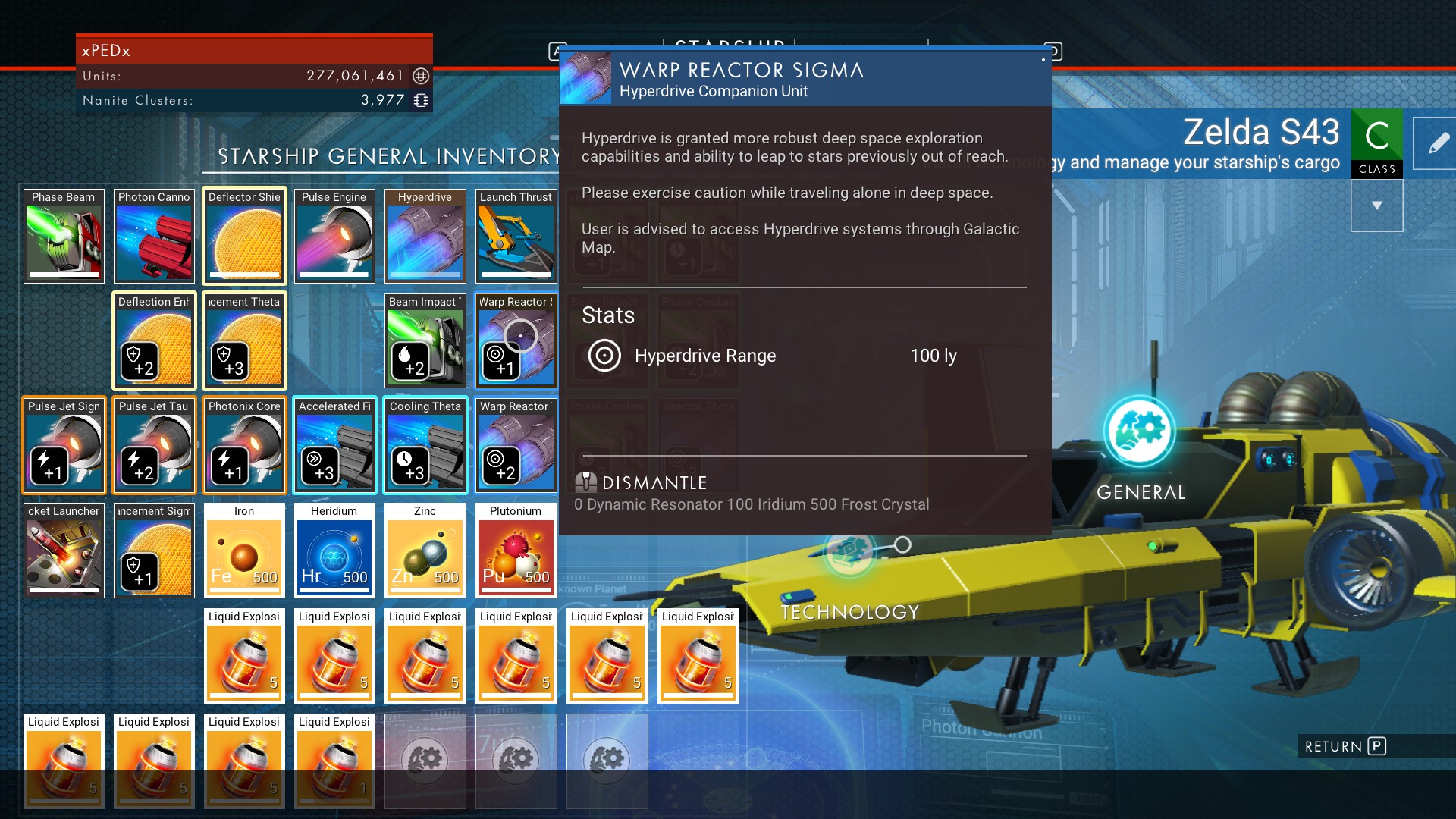Switch to the Starship tab
This screenshot has height=819, width=1456.
coord(730,45)
